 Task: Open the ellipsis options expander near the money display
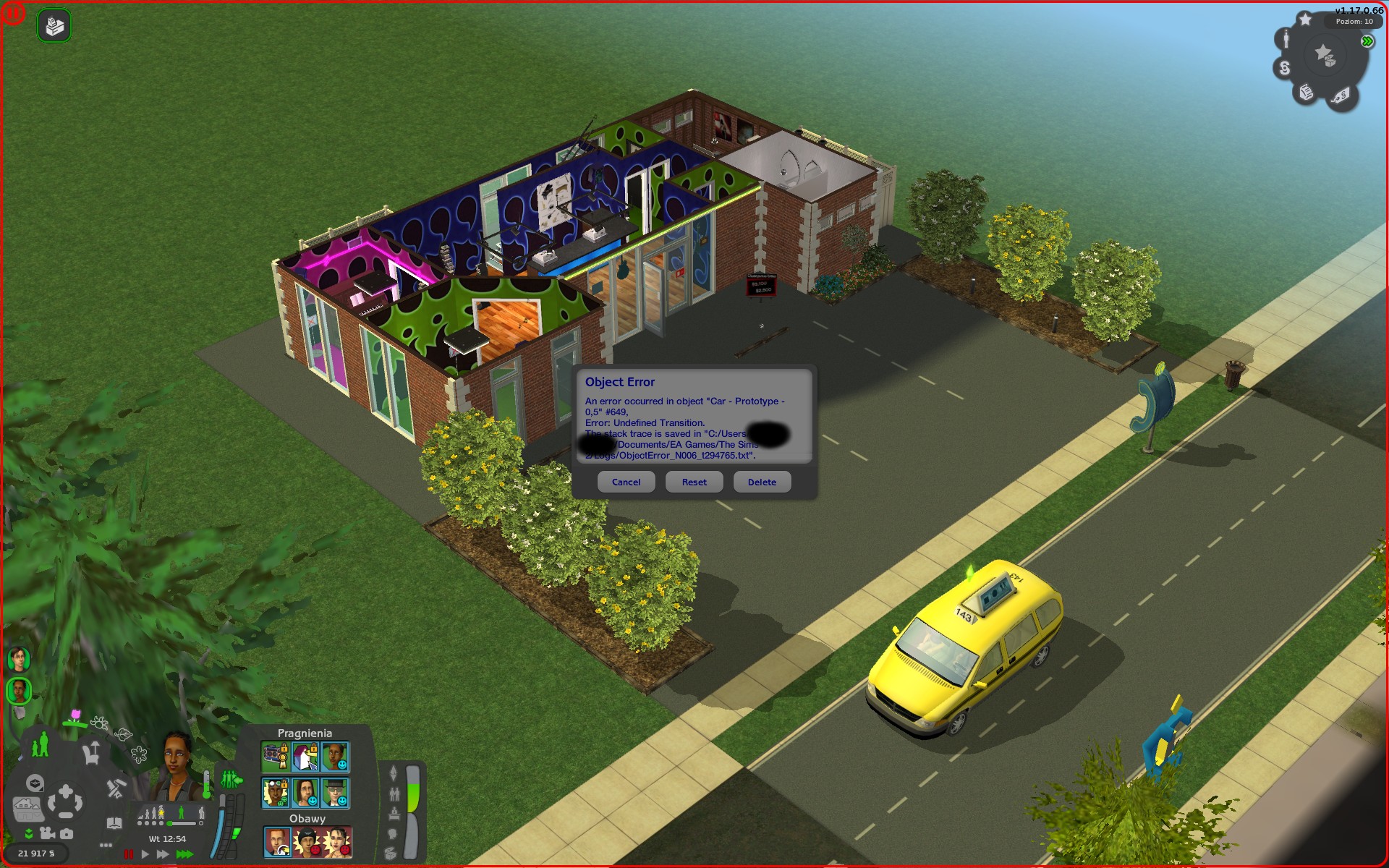pos(105,846)
